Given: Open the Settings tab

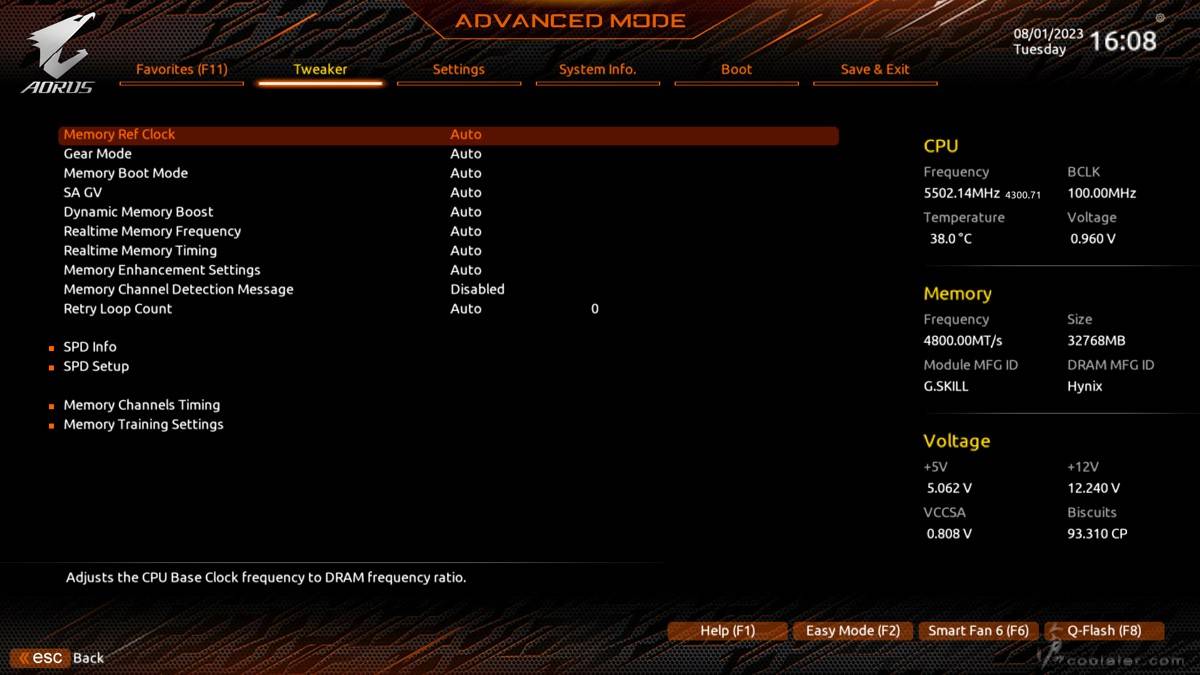Looking at the screenshot, I should click(458, 69).
